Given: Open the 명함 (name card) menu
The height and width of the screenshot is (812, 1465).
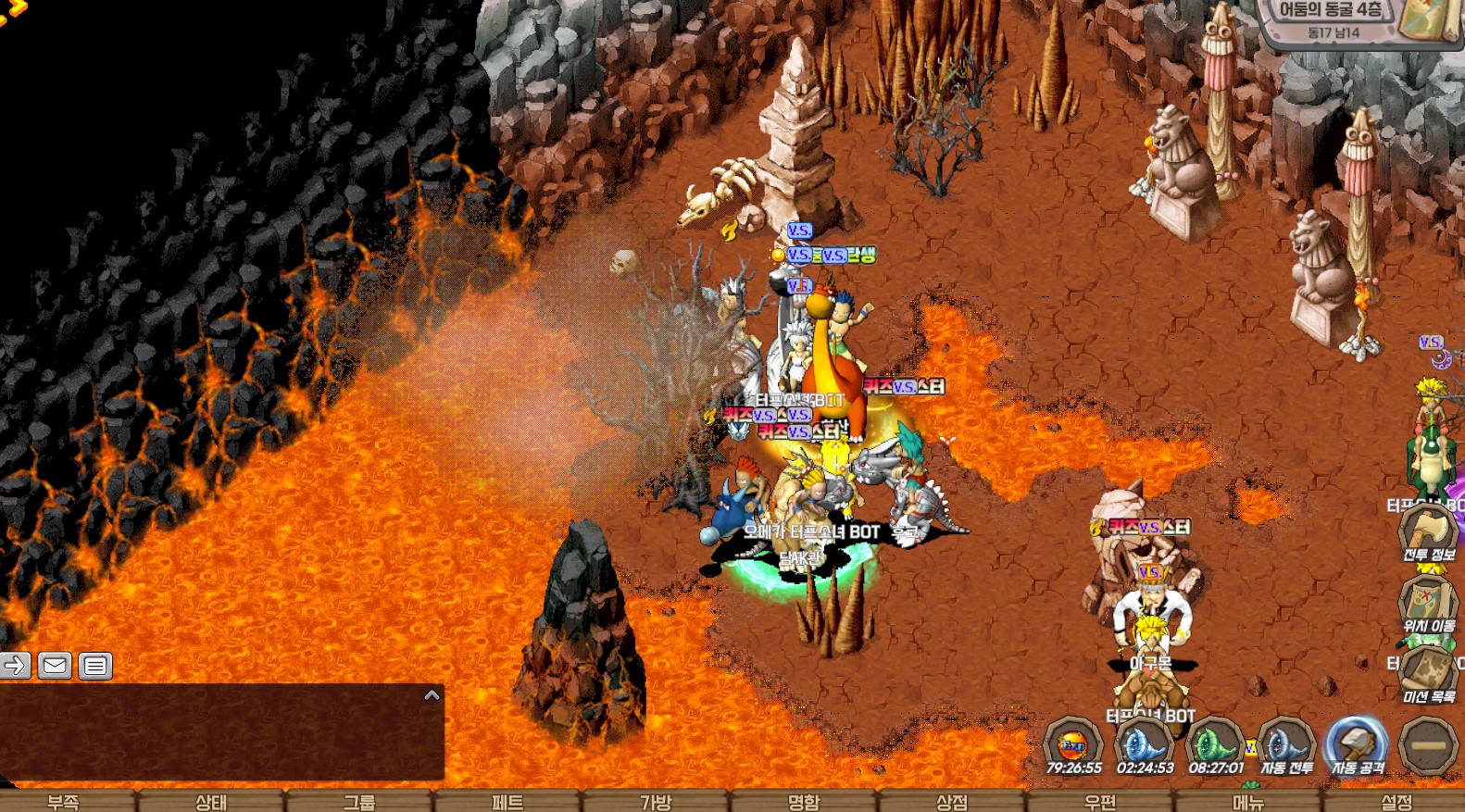Looking at the screenshot, I should tap(804, 801).
